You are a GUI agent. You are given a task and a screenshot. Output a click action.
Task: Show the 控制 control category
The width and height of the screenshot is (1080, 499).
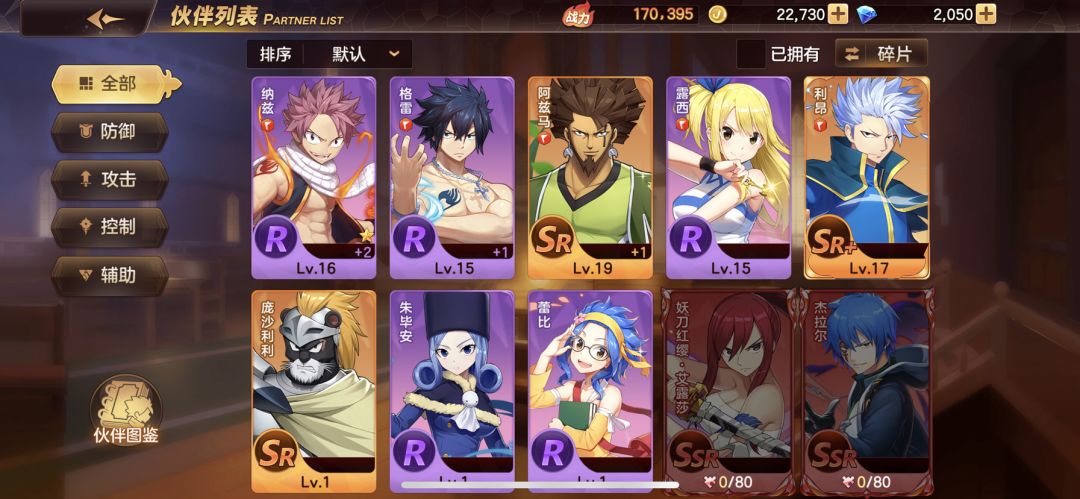pos(110,226)
